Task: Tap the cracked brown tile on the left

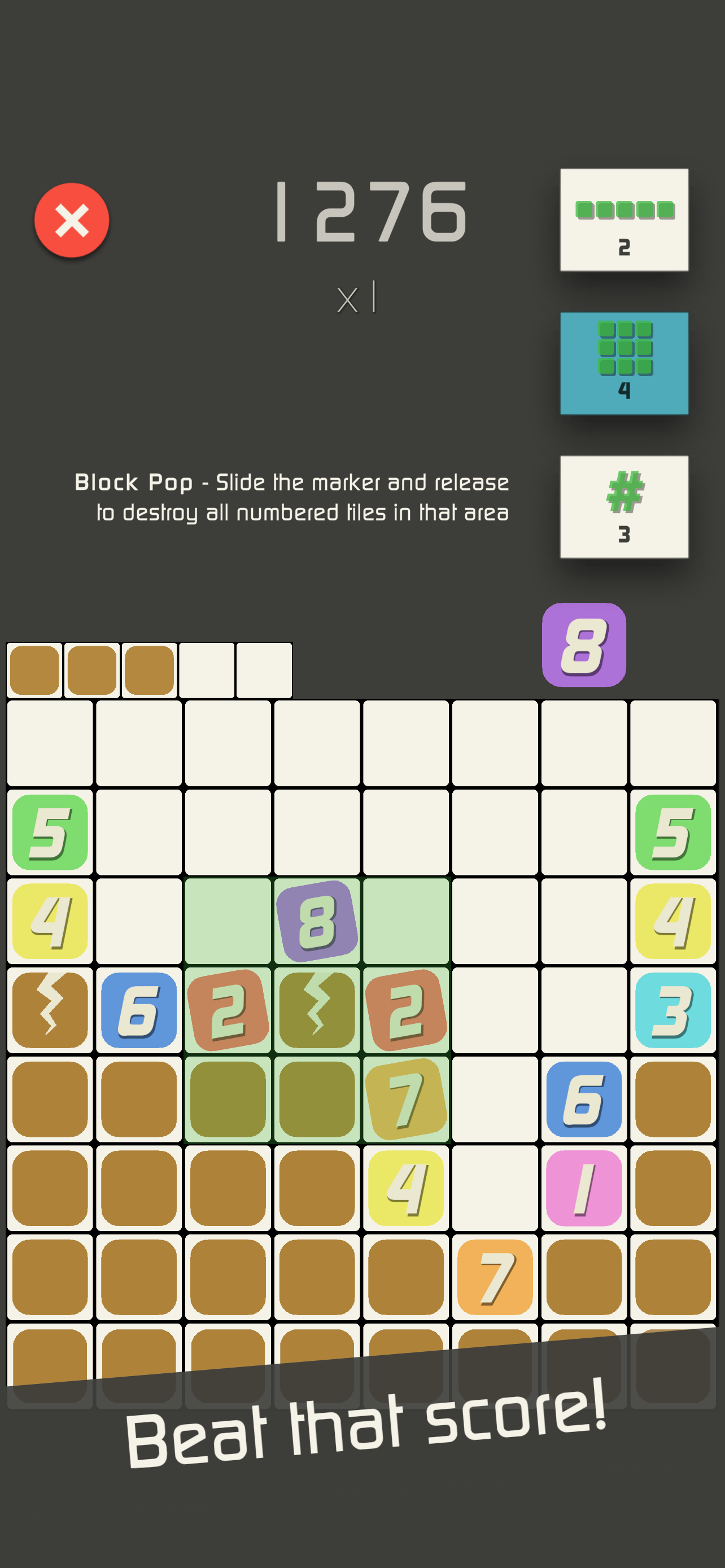Action: 50,1009
